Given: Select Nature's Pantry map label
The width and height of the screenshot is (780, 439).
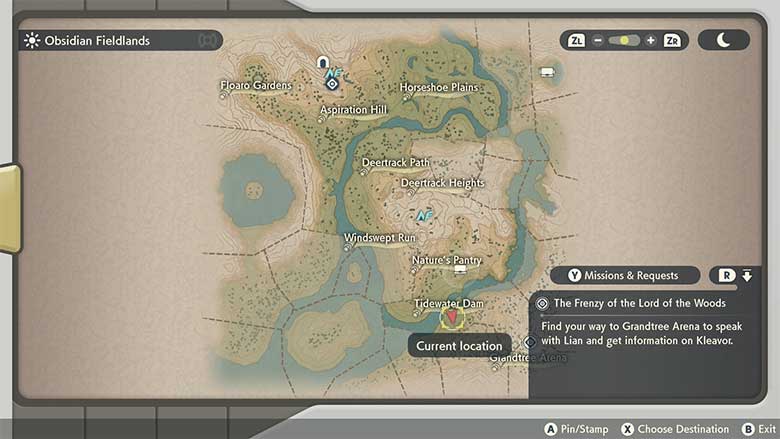Looking at the screenshot, I should click(446, 261).
